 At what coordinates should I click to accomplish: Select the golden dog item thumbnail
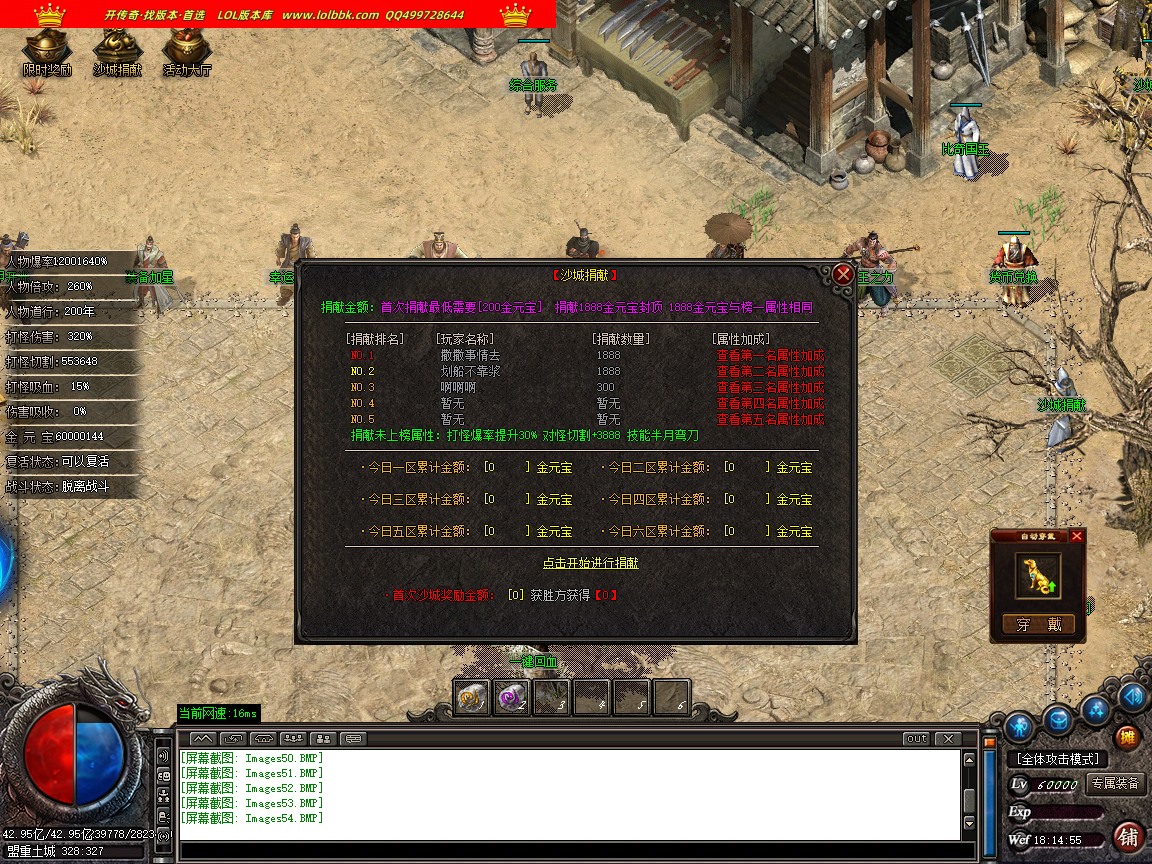pos(1038,576)
